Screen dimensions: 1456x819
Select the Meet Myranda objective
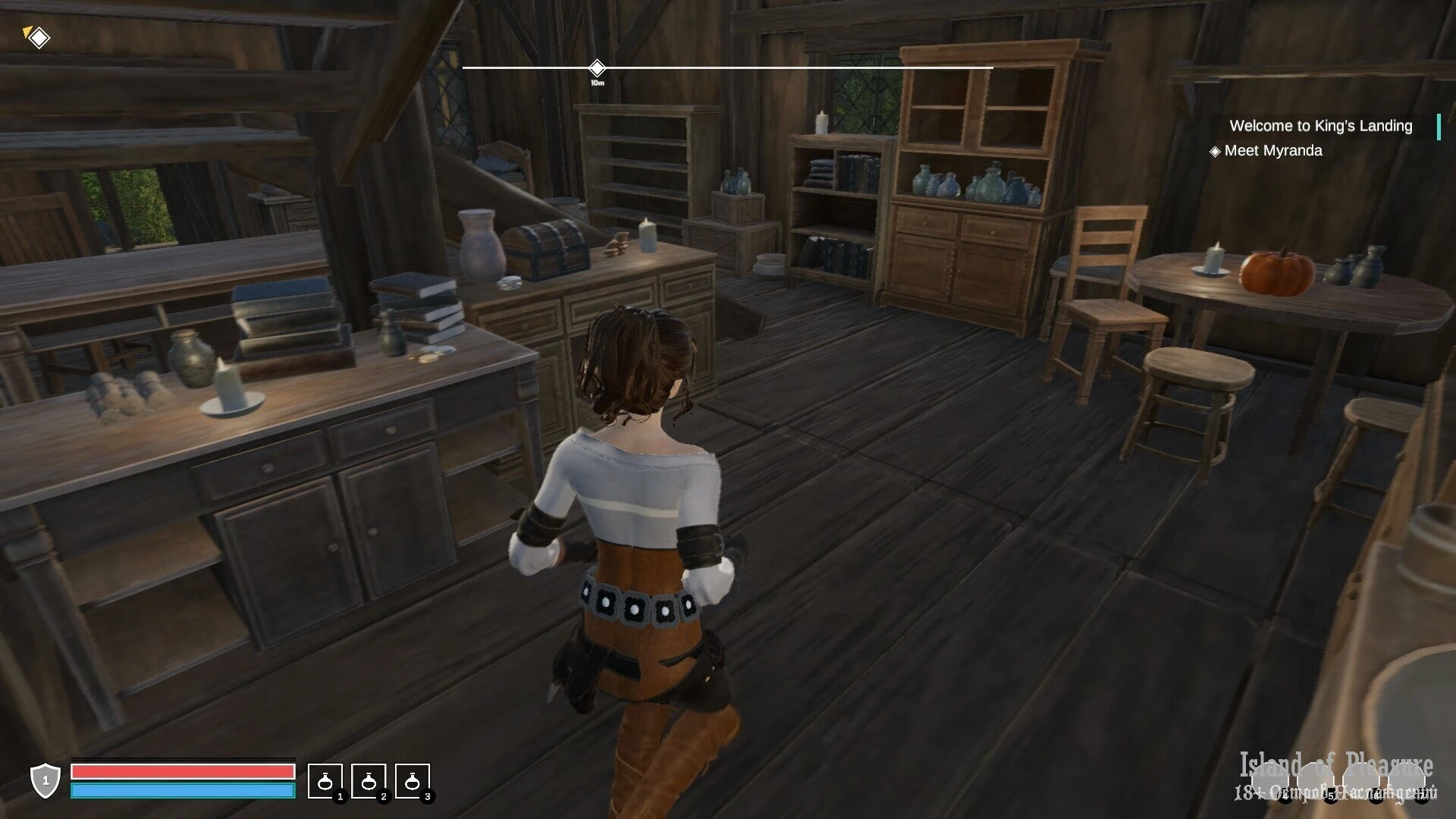click(1272, 151)
